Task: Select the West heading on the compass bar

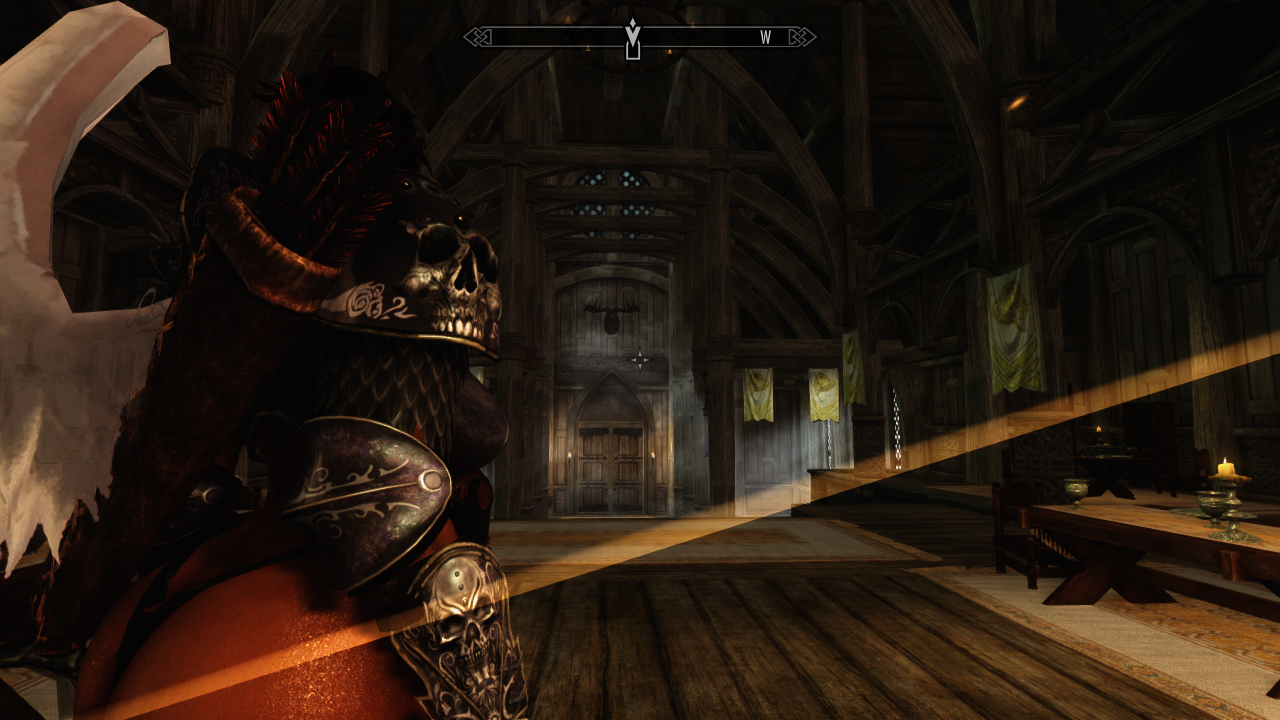Action: (765, 38)
